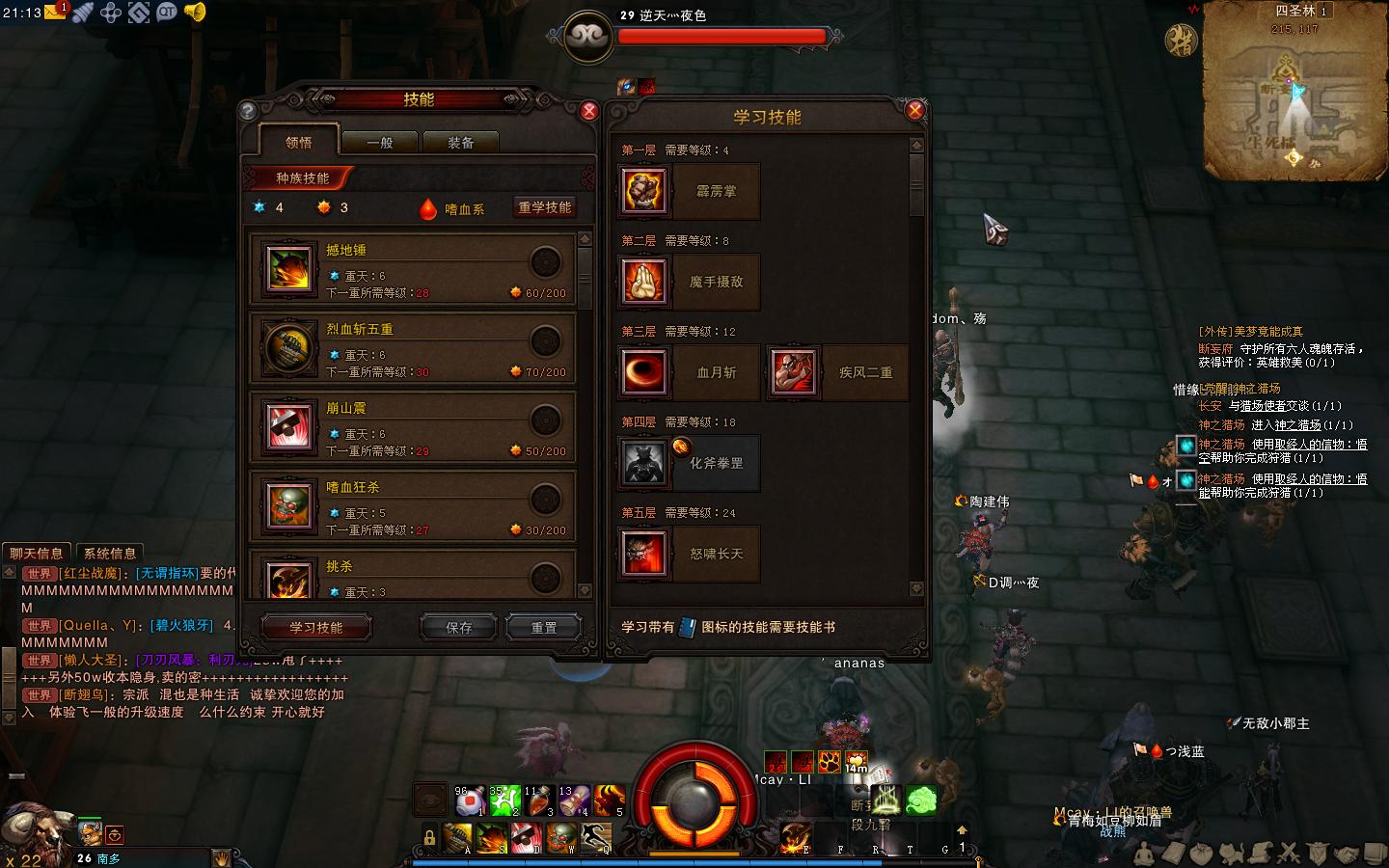Screen dimensions: 1389x868
Task: Open 学习技能 button at window bottom
Action: 316,628
